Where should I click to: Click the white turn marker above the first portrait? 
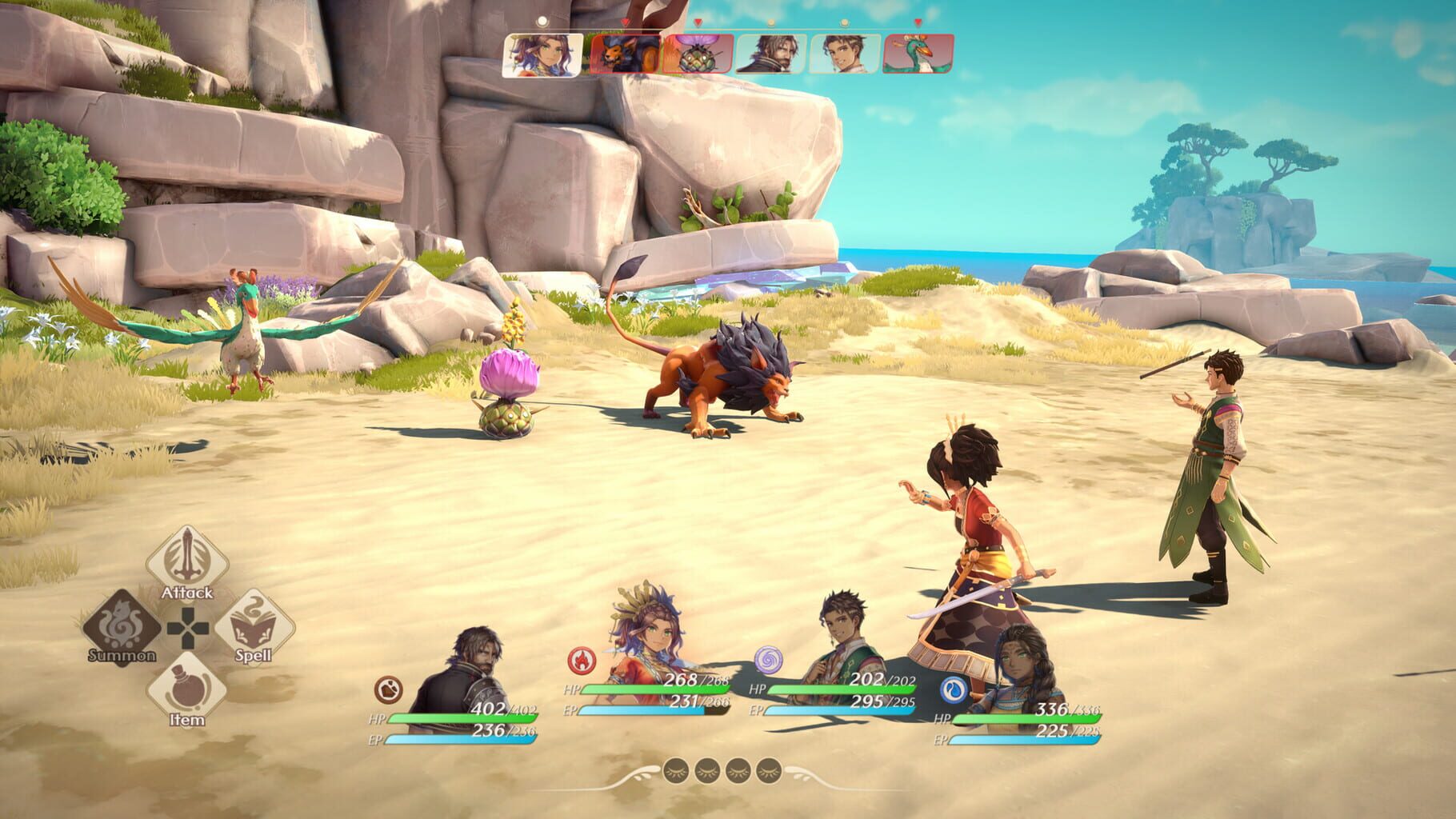[x=542, y=20]
